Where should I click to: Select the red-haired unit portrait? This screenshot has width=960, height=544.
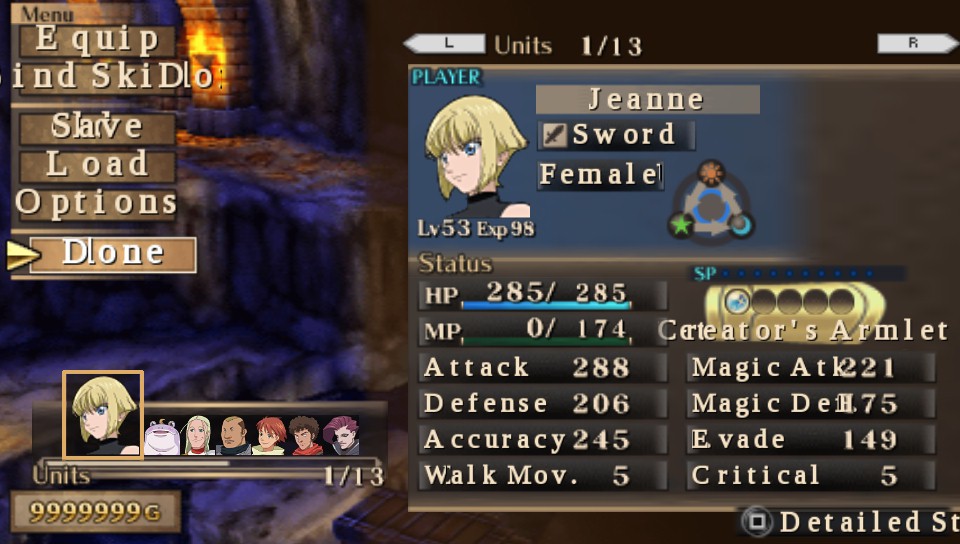pyautogui.click(x=268, y=435)
